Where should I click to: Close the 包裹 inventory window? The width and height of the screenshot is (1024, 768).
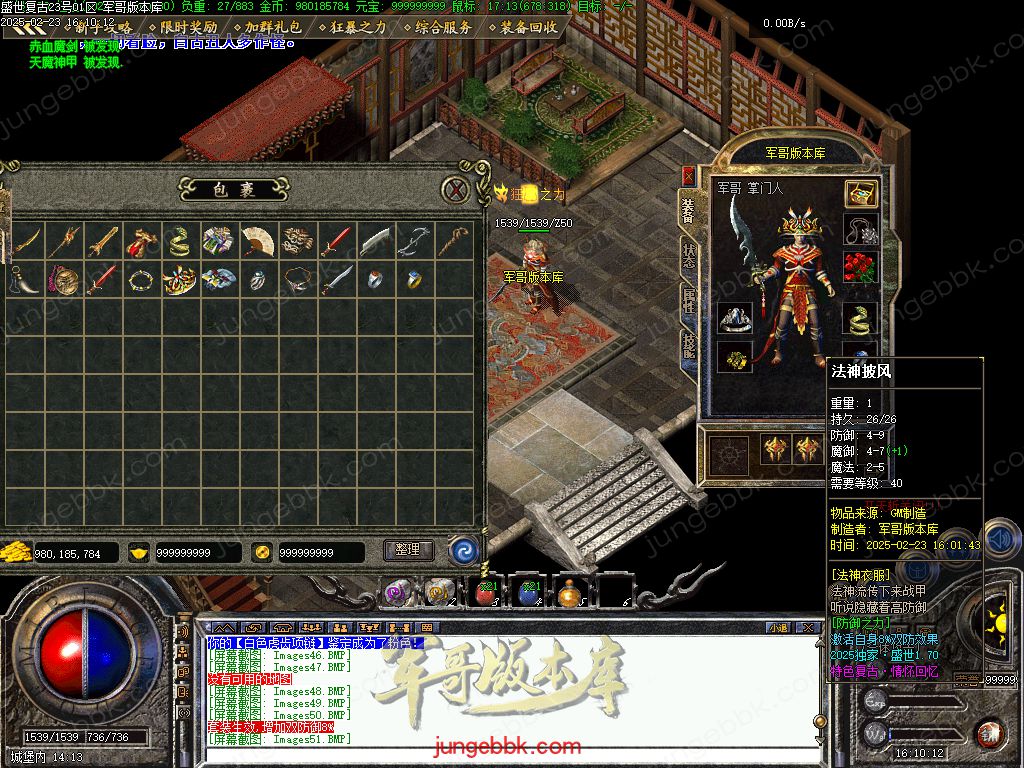click(x=456, y=190)
